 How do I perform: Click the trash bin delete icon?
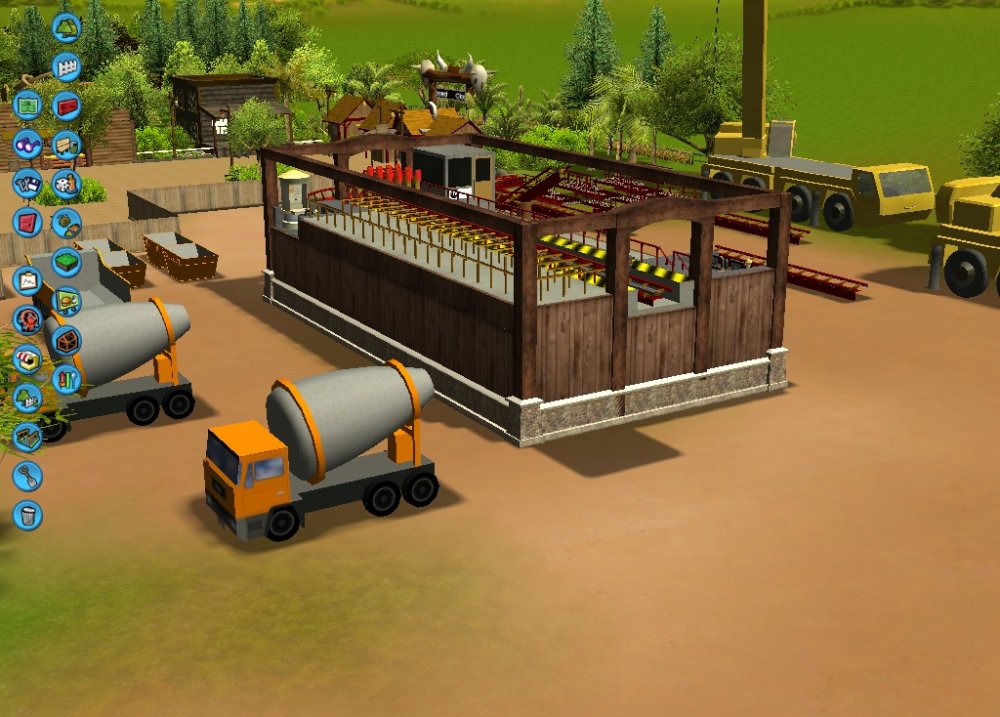[27, 515]
